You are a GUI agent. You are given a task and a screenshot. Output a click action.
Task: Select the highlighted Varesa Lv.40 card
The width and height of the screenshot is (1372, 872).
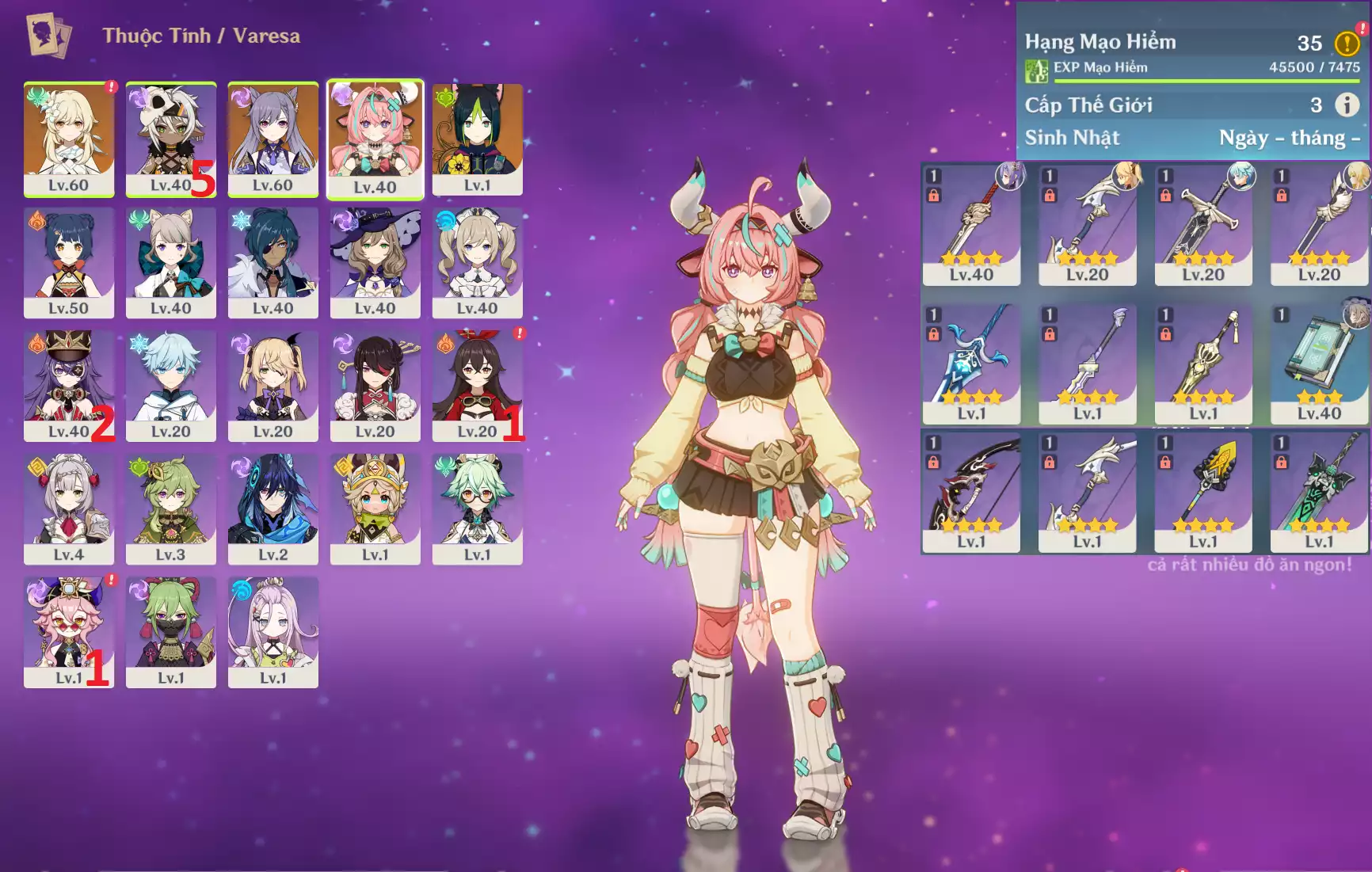pos(375,139)
